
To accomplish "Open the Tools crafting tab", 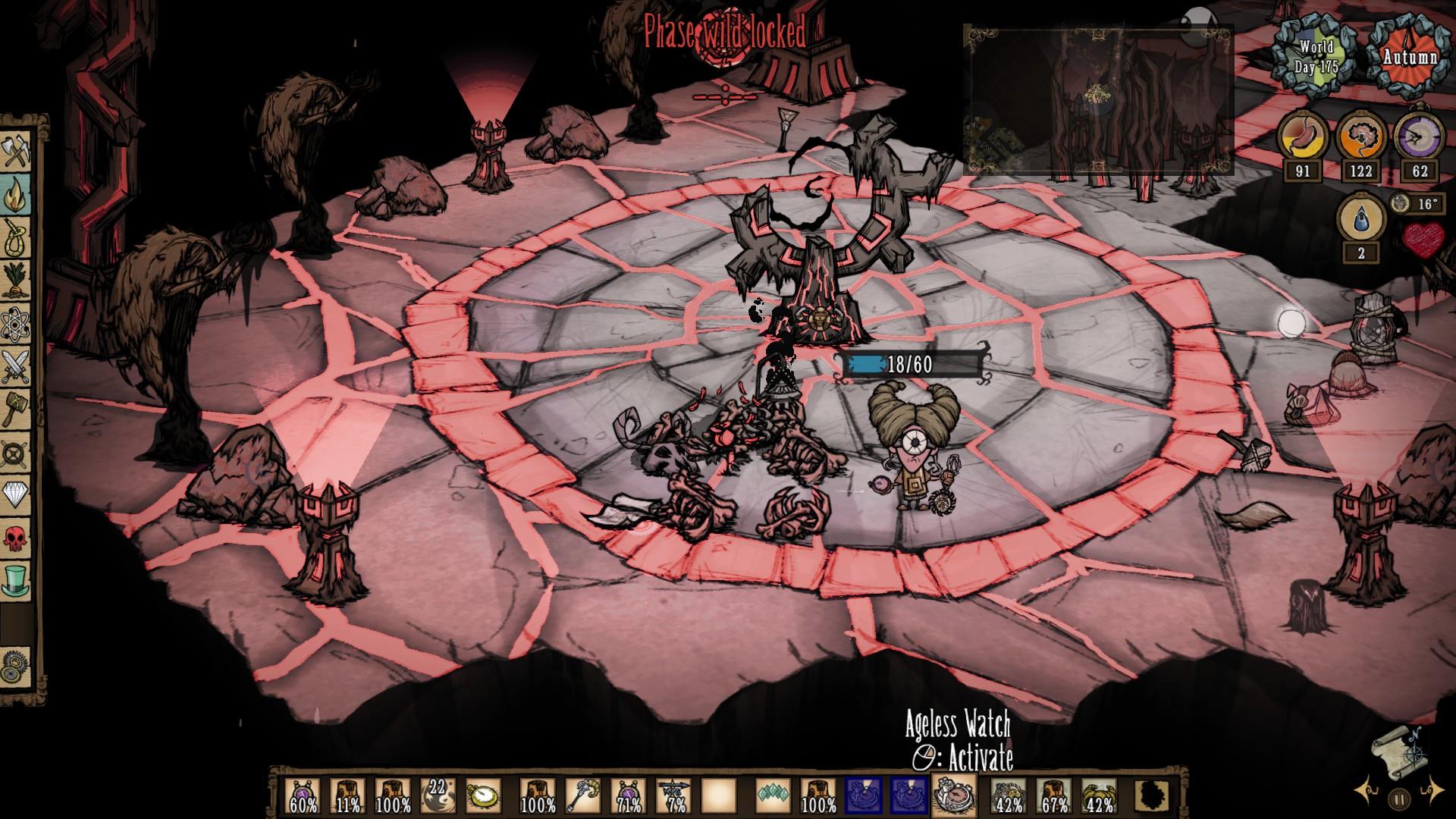I will pyautogui.click(x=16, y=152).
